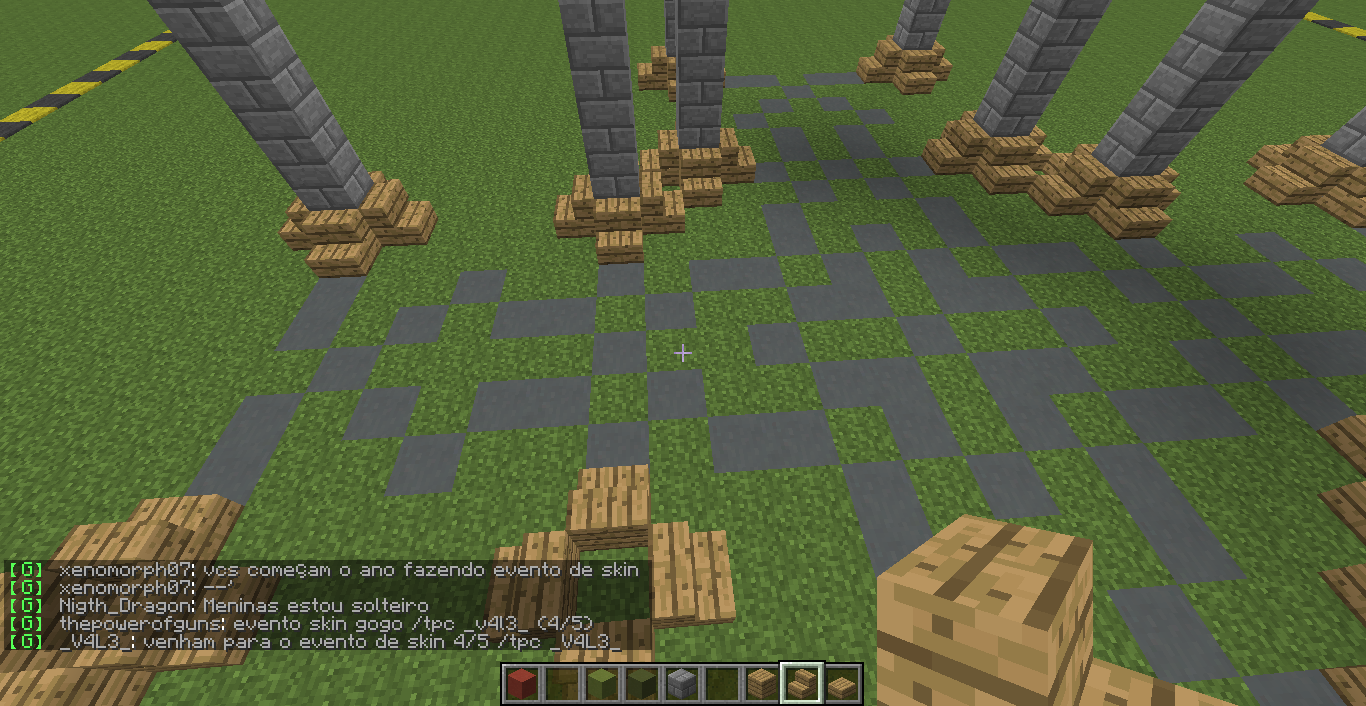Select the stone bricks hotbar slot
This screenshot has width=1366, height=706.
681,684
